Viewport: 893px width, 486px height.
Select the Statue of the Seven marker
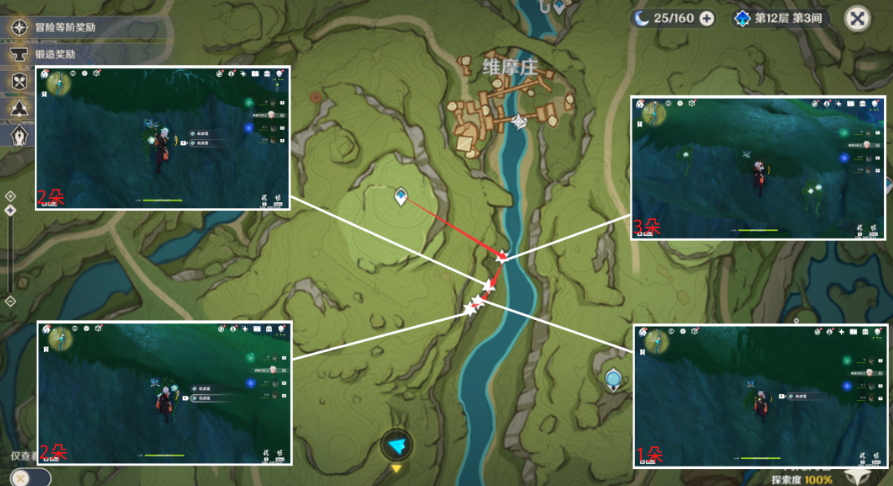point(613,378)
